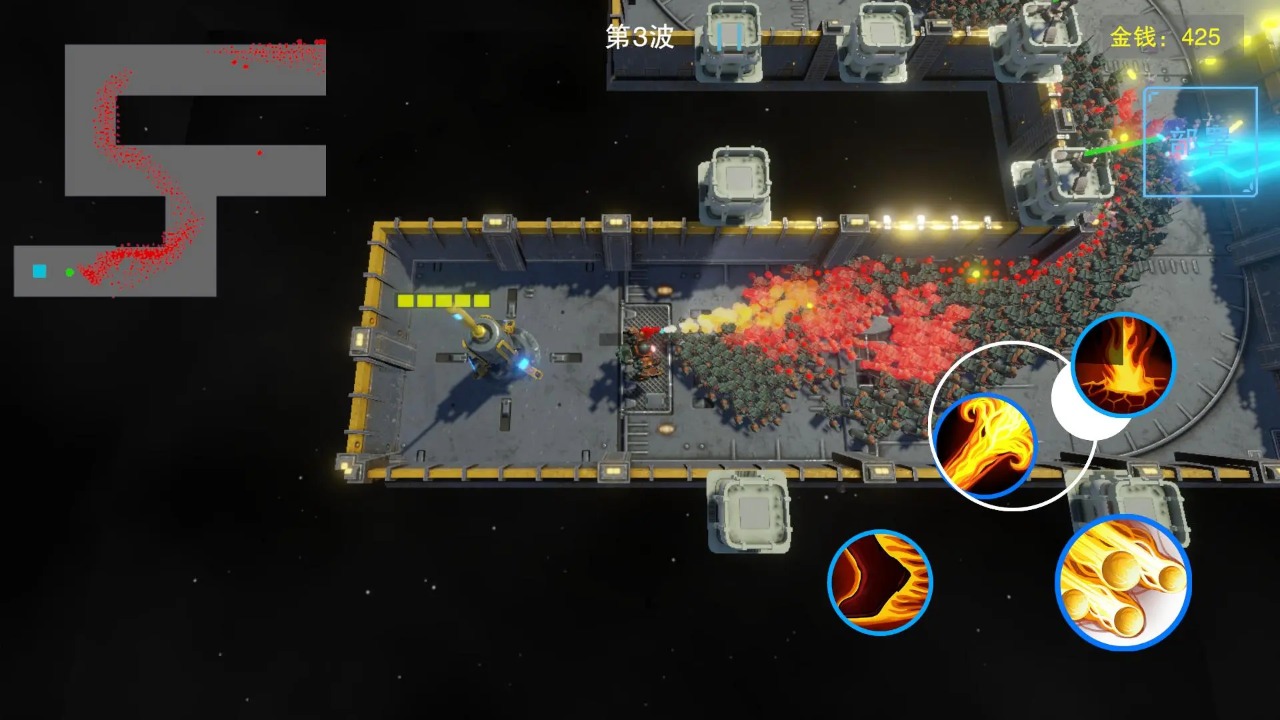Use the erupting lava ground-fire ability
The height and width of the screenshot is (720, 1280).
click(1122, 364)
